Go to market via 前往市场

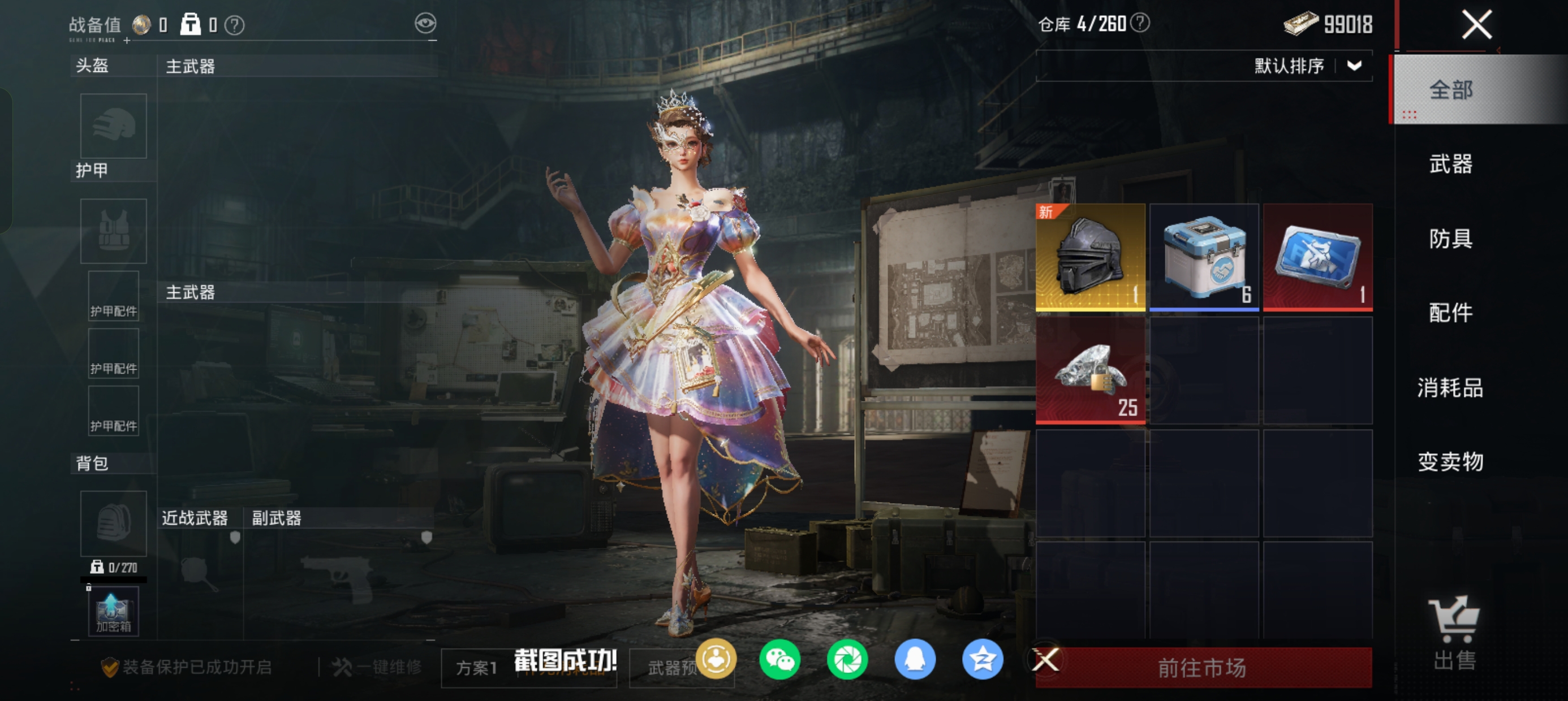(x=1203, y=668)
